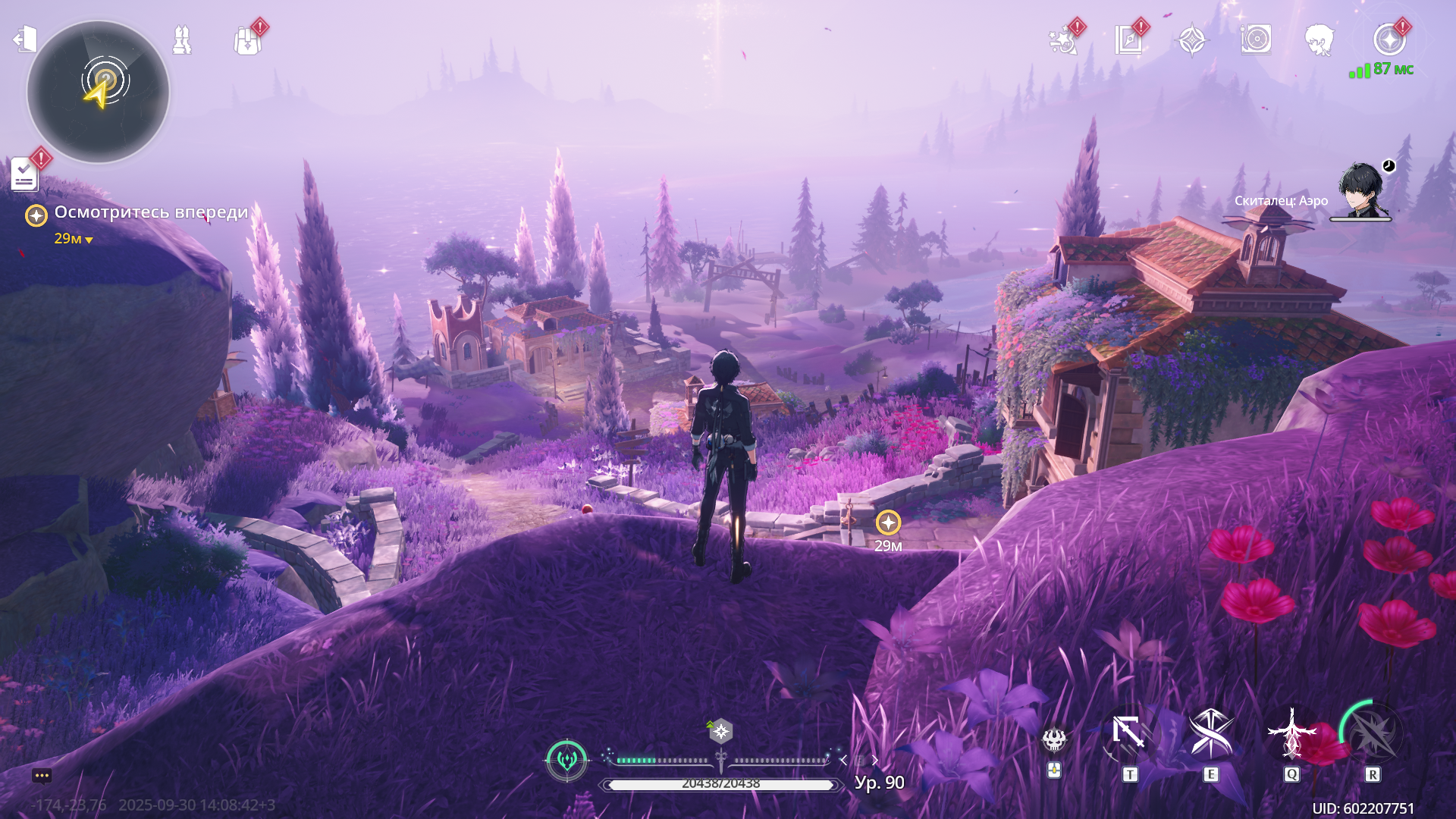Select the Скиталец: Аэро party portrait

pos(1361,191)
